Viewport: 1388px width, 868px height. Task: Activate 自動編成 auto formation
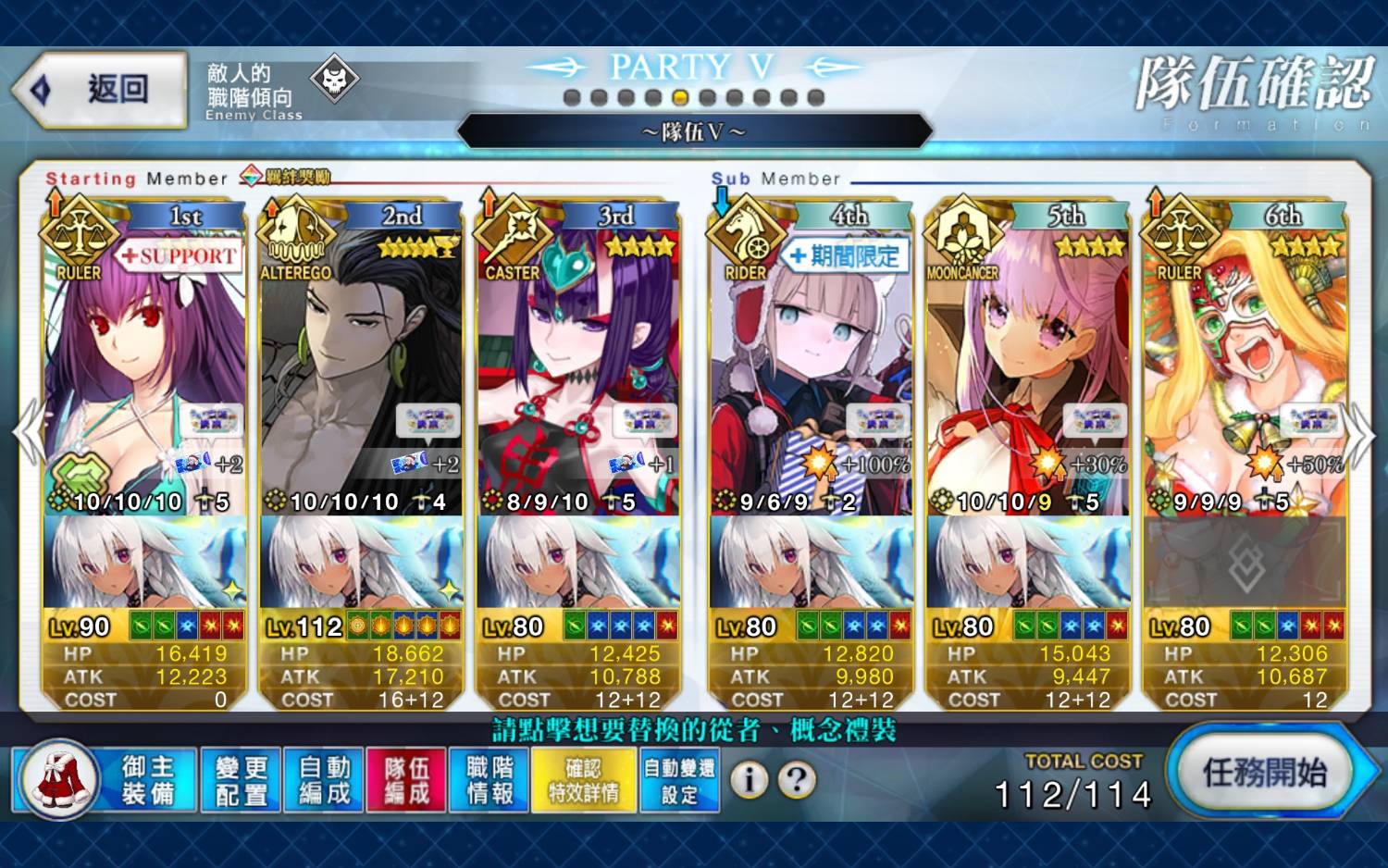(324, 780)
